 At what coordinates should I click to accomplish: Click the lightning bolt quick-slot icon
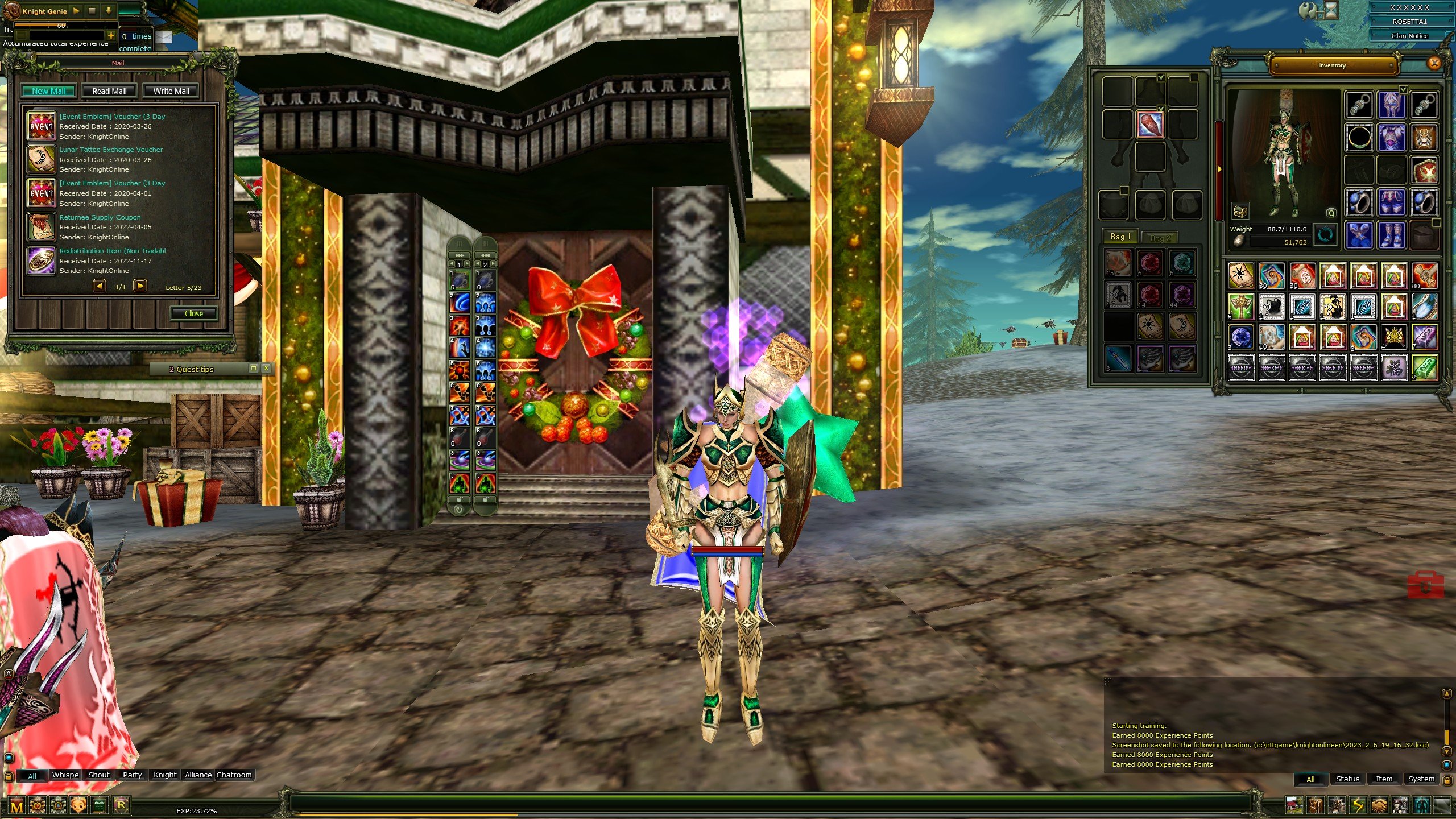click(1359, 804)
